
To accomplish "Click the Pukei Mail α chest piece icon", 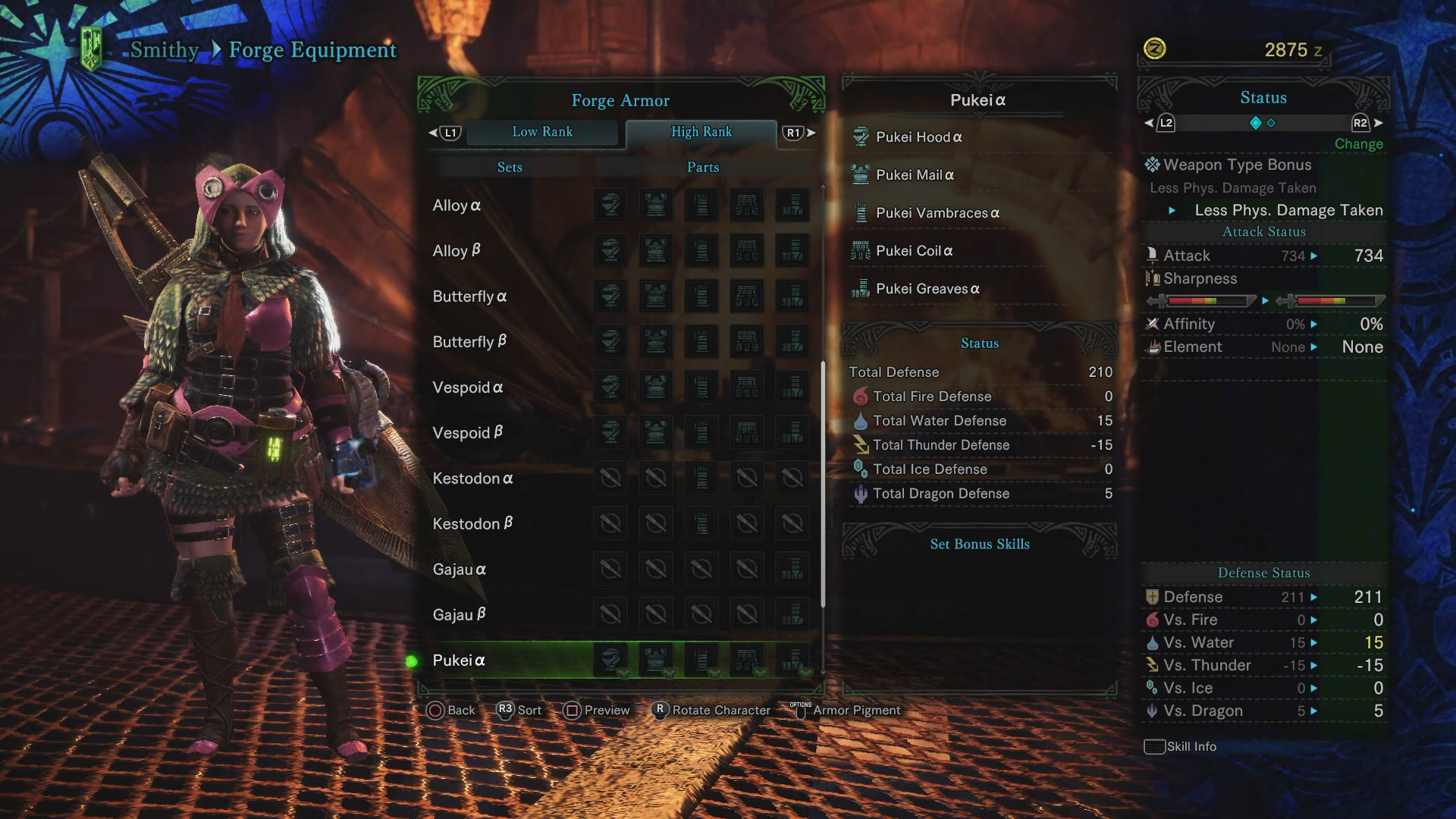I will point(861,174).
